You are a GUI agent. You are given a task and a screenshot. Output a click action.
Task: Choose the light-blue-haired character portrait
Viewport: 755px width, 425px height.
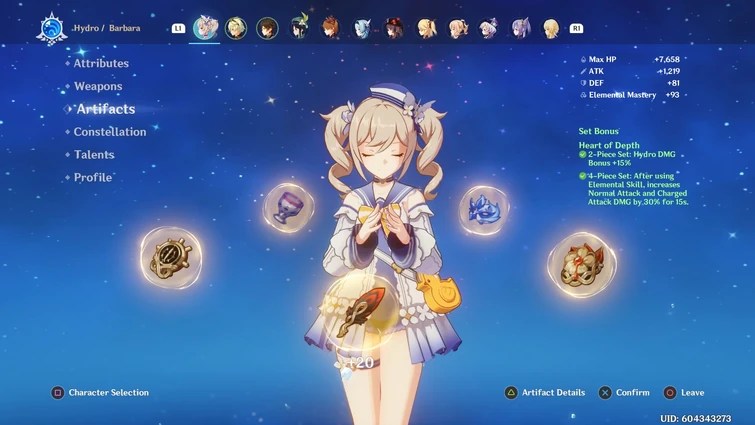(363, 28)
